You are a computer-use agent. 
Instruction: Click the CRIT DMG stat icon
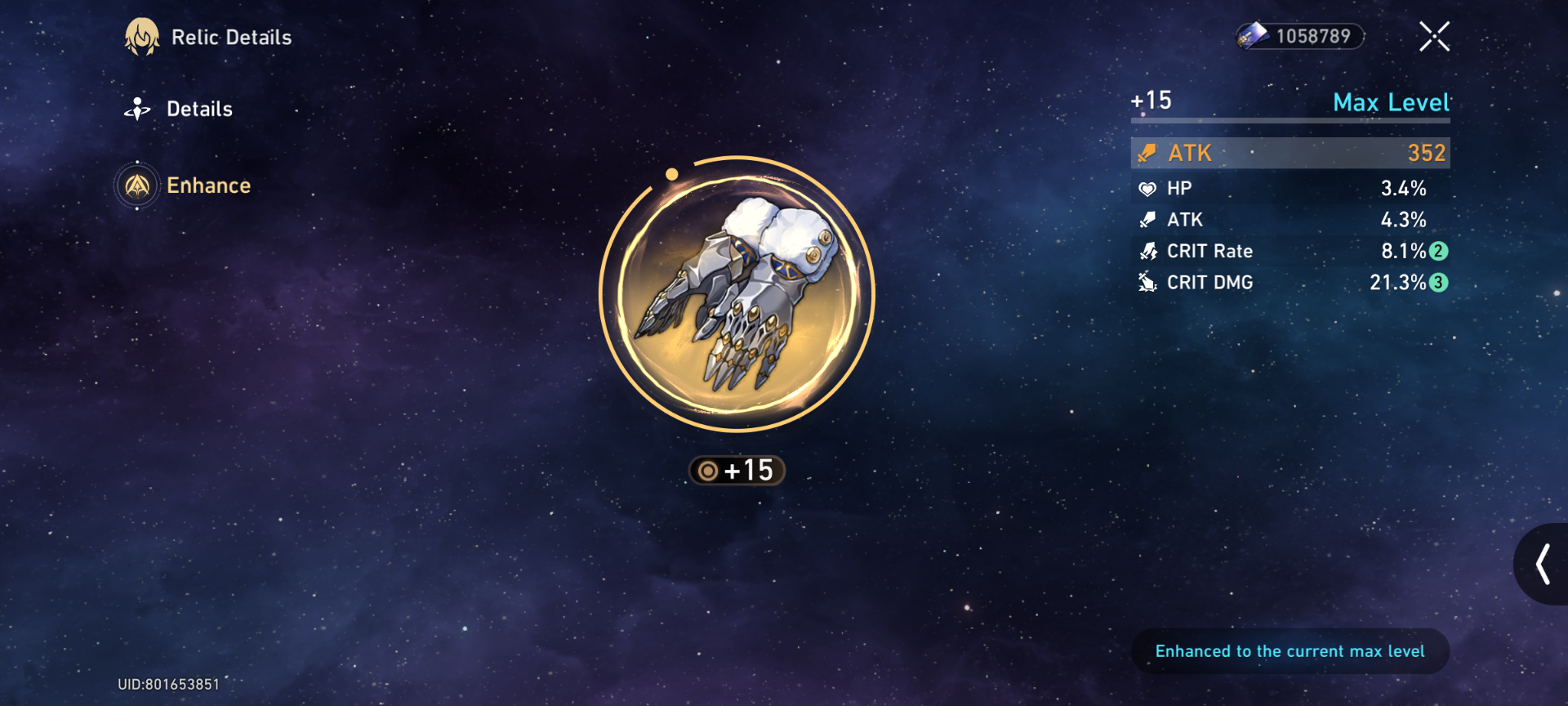[1148, 282]
